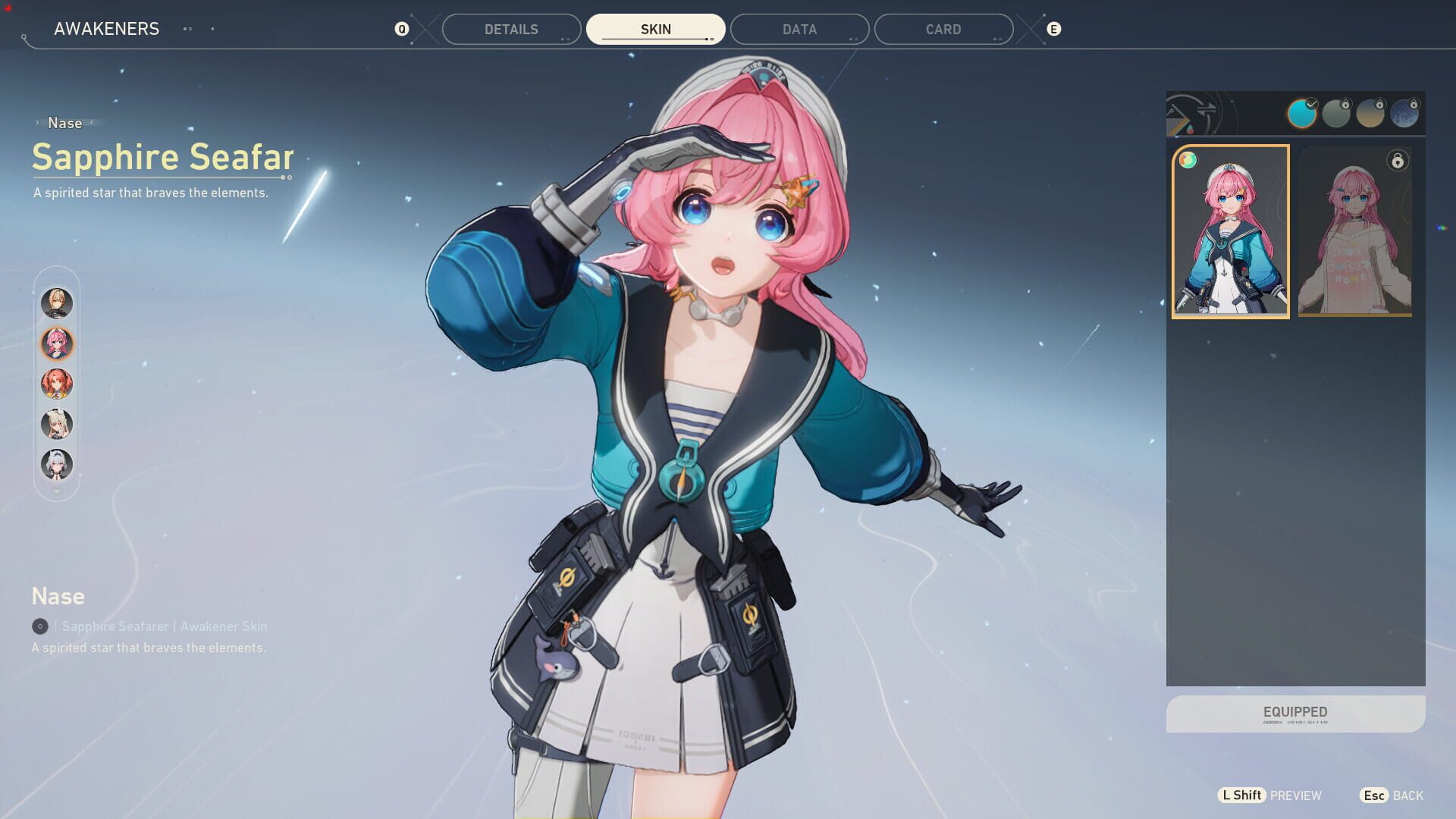The width and height of the screenshot is (1456, 819).
Task: Select the SKIN tab
Action: click(655, 29)
